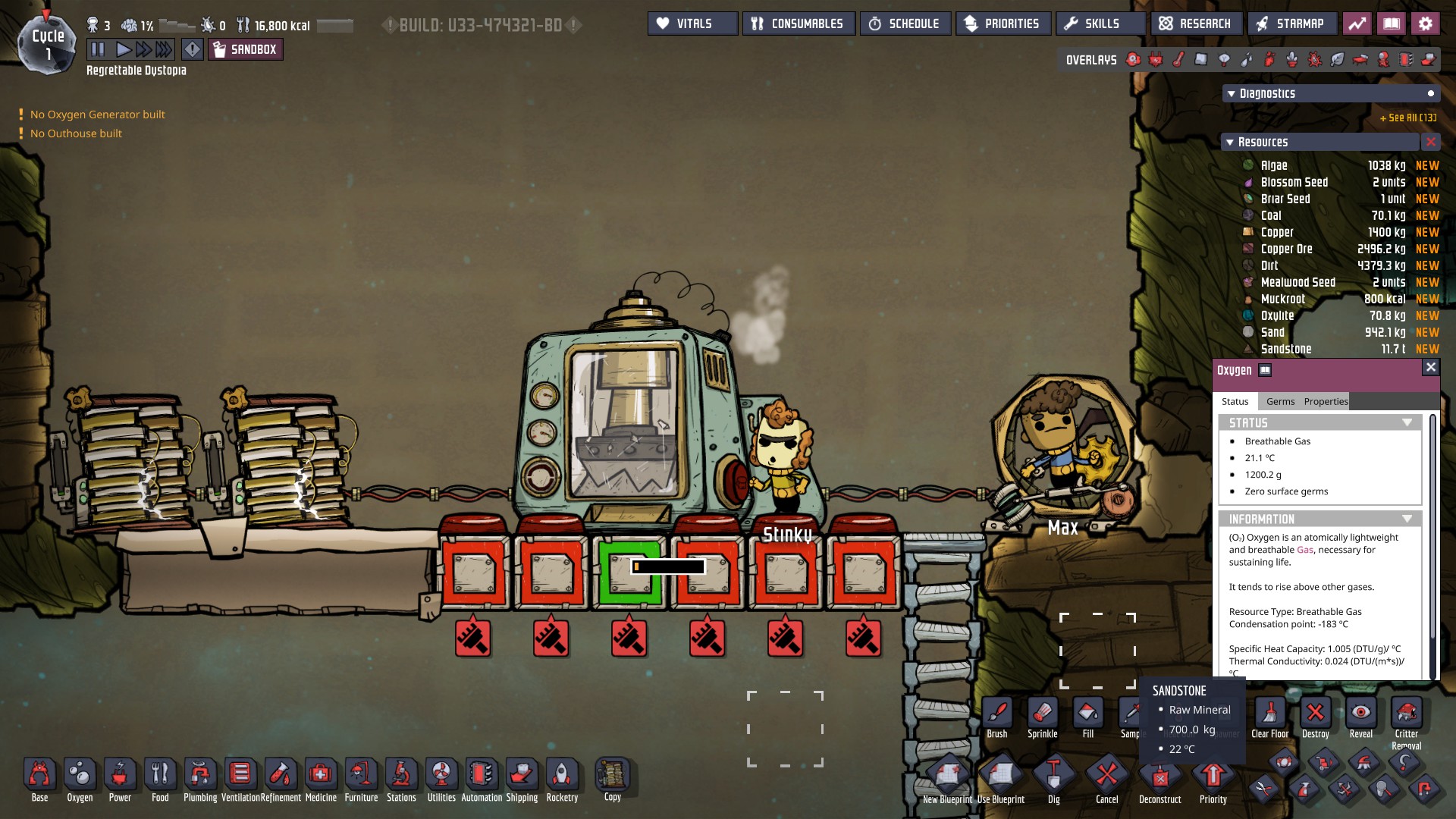Open the Consumables panel

(799, 24)
